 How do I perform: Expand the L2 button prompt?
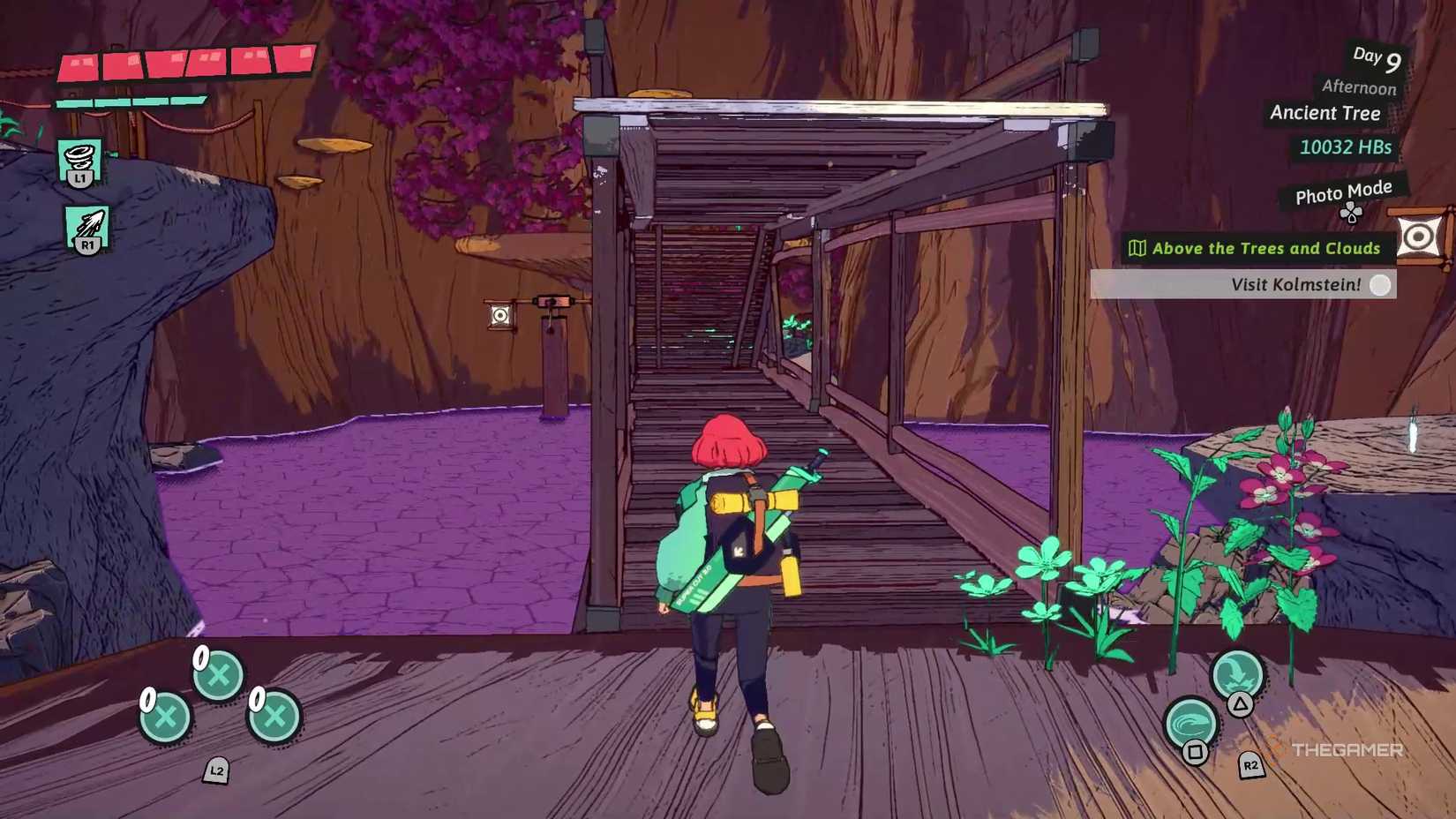tap(214, 771)
